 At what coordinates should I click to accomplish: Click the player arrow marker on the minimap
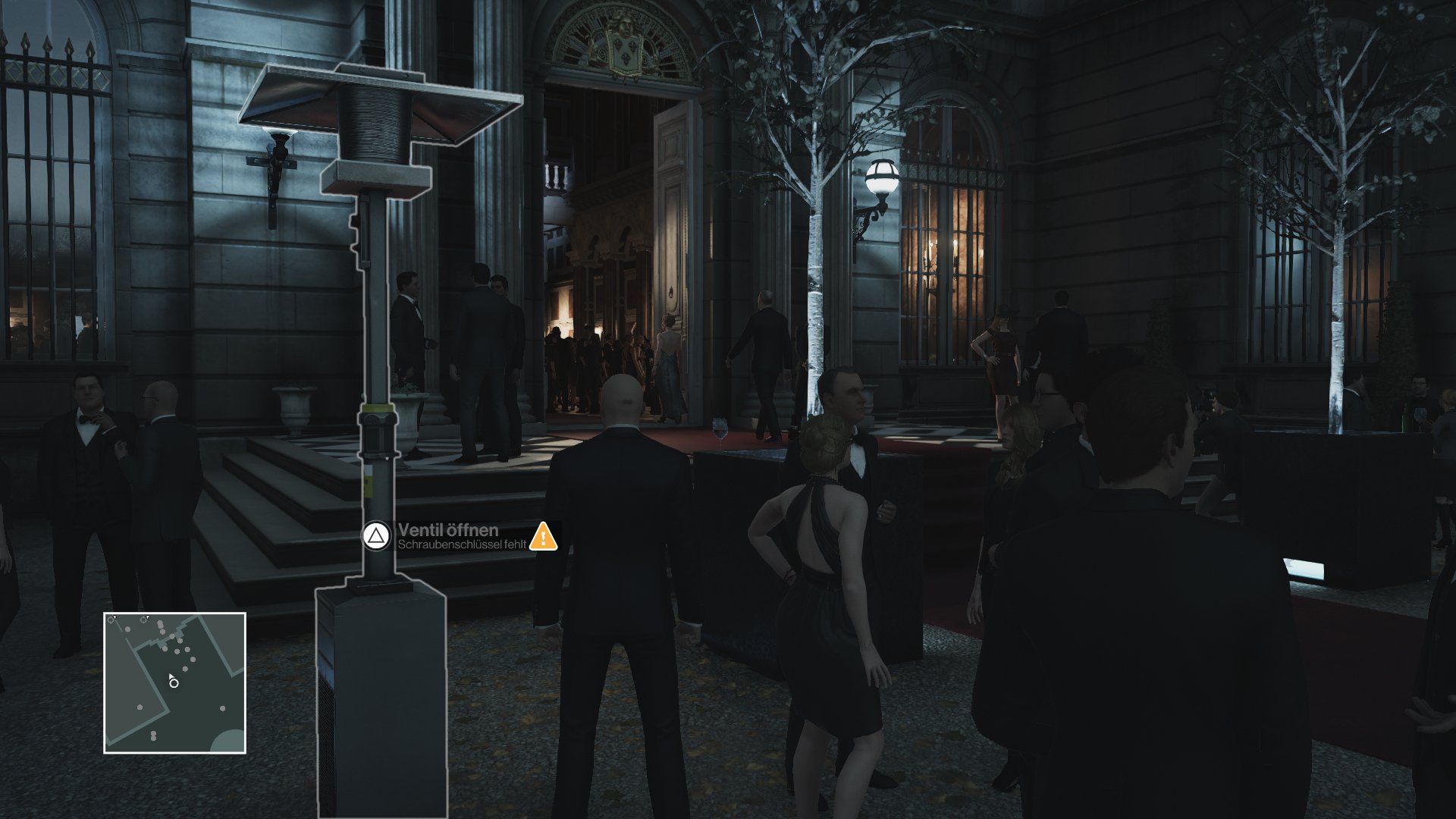pyautogui.click(x=171, y=676)
